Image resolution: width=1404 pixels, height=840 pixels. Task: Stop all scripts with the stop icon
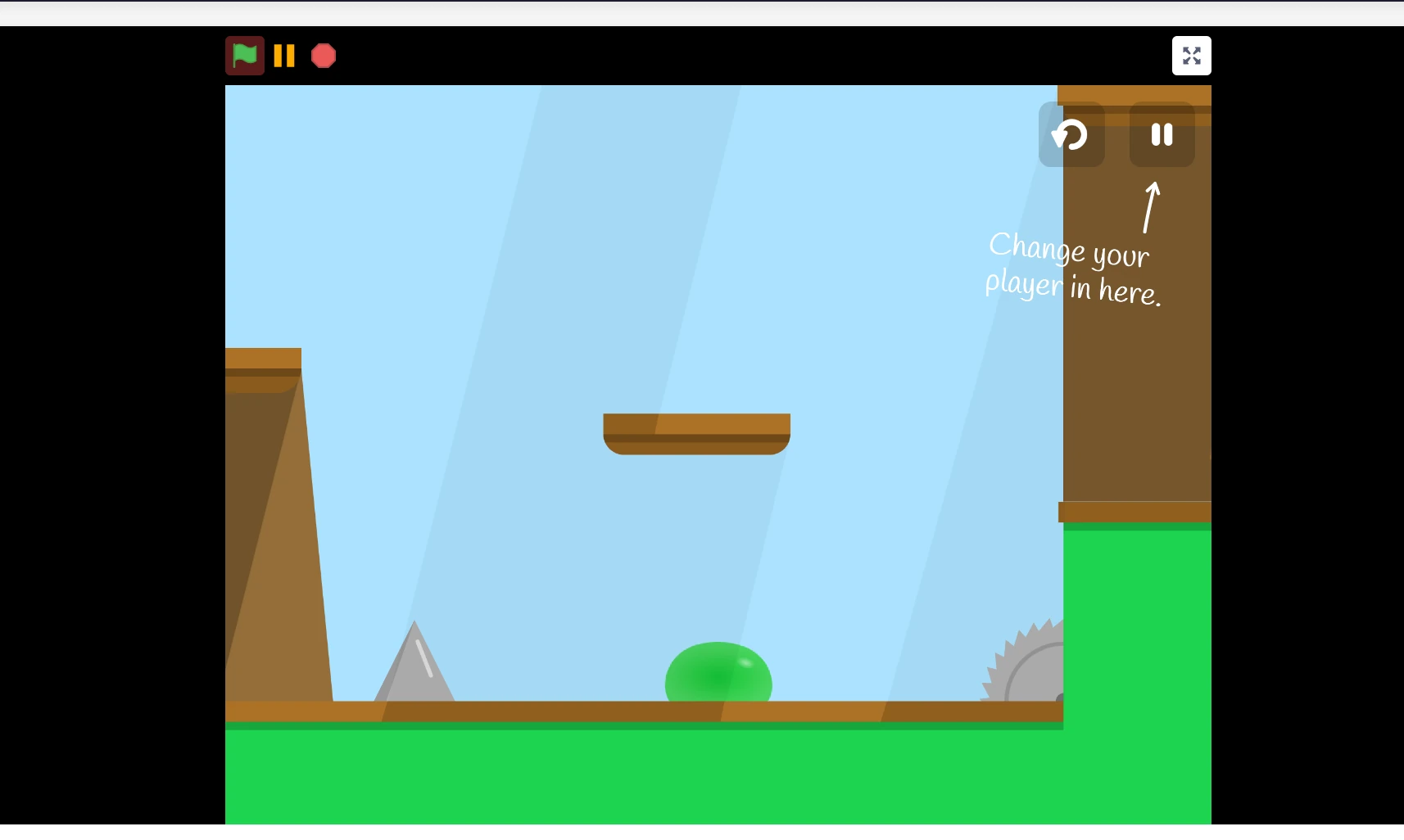323,56
